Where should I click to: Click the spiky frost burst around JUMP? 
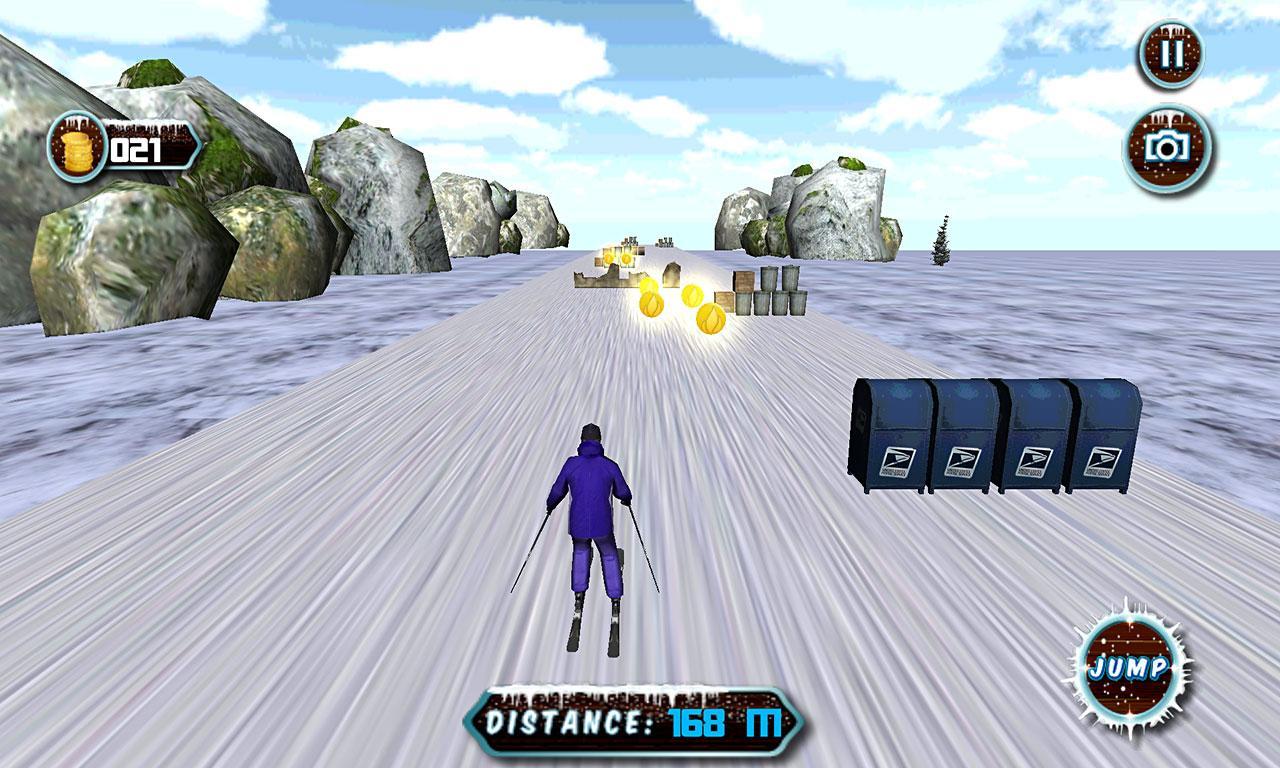tap(1131, 666)
